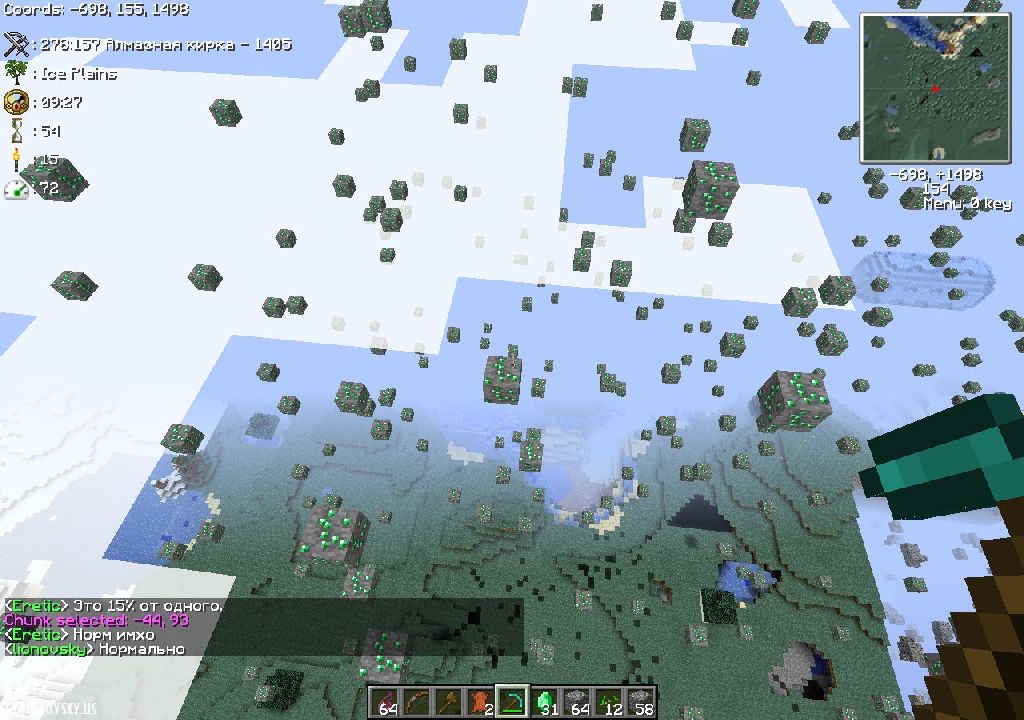The height and width of the screenshot is (720, 1024).
Task: Select the emerald stack in the hotbar
Action: pos(545,702)
